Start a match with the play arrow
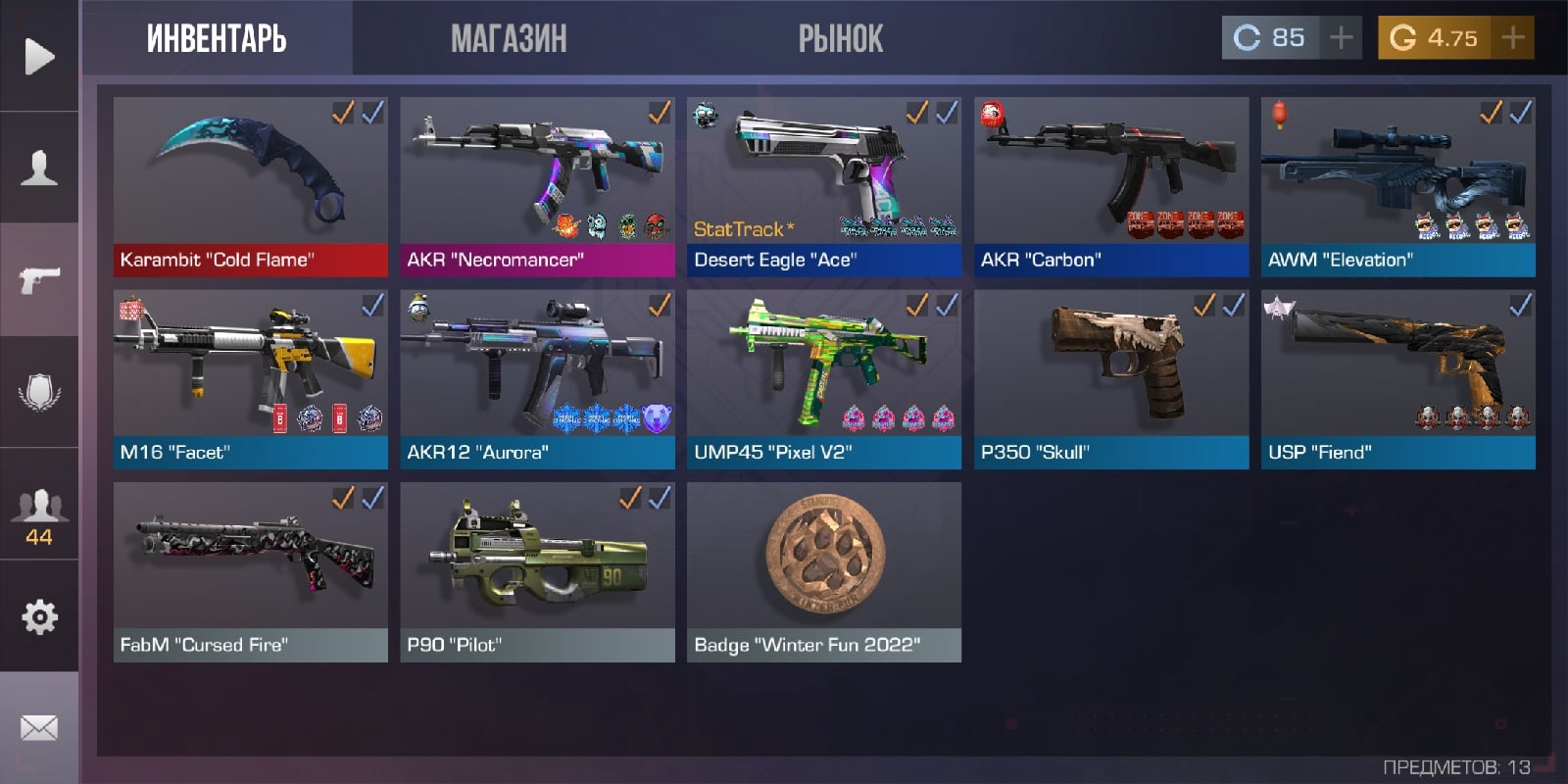 pyautogui.click(x=39, y=56)
